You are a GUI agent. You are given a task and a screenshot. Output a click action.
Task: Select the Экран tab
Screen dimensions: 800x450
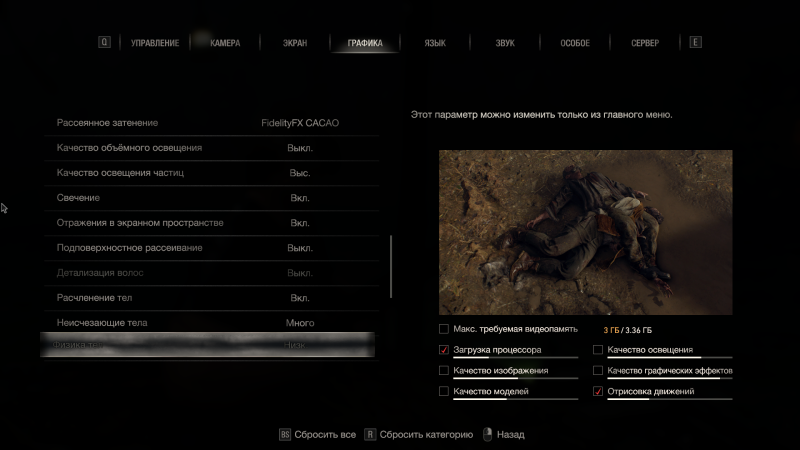[294, 43]
